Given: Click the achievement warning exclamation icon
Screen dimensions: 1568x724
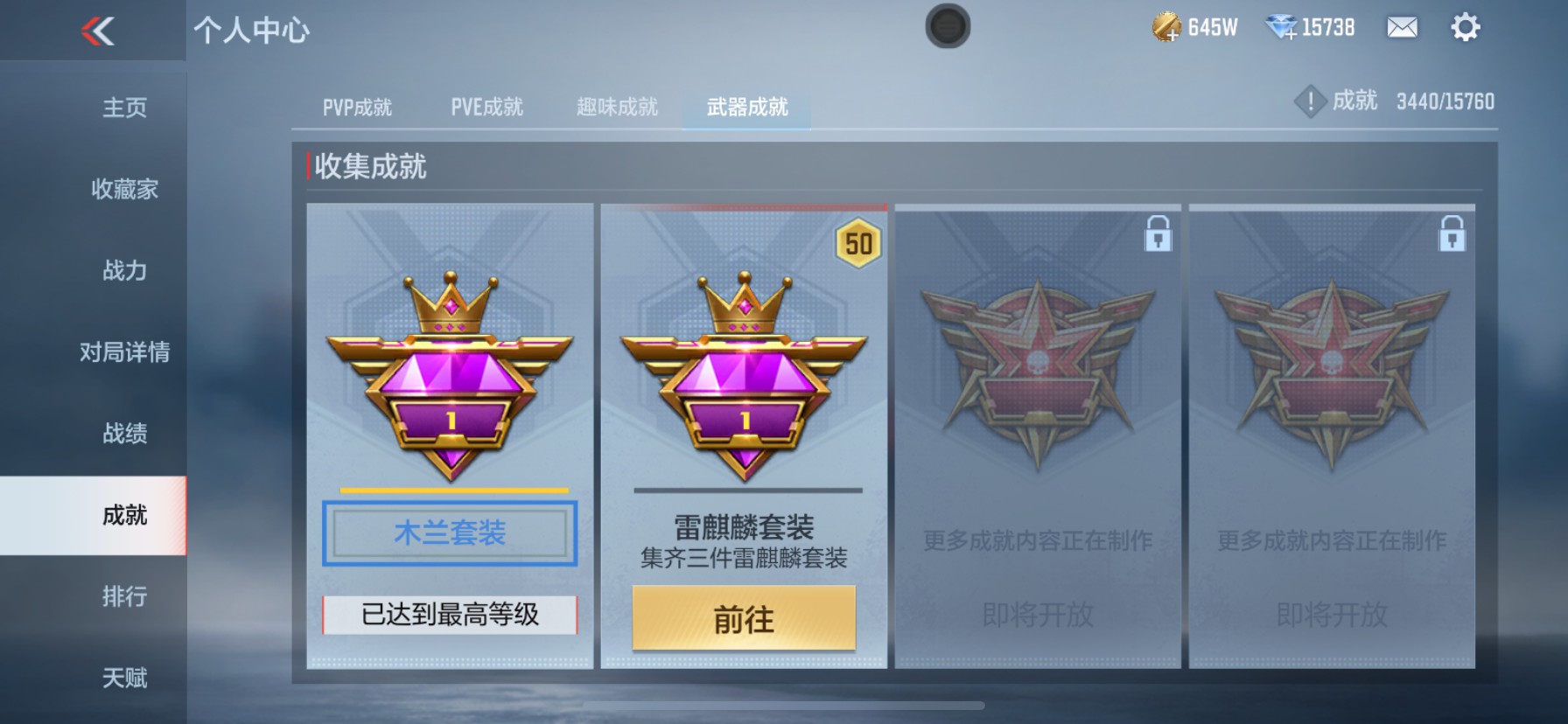Looking at the screenshot, I should tap(1310, 100).
